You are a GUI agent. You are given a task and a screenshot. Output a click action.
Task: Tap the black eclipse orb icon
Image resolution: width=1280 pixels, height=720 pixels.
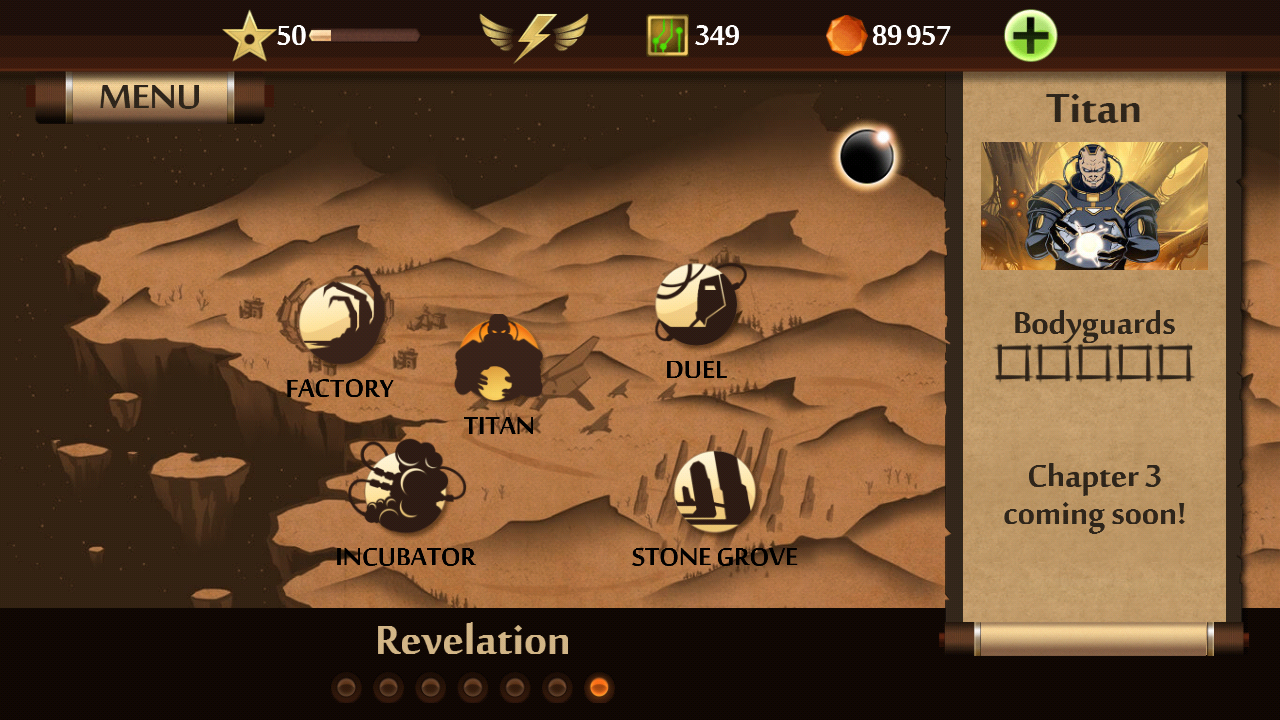866,157
